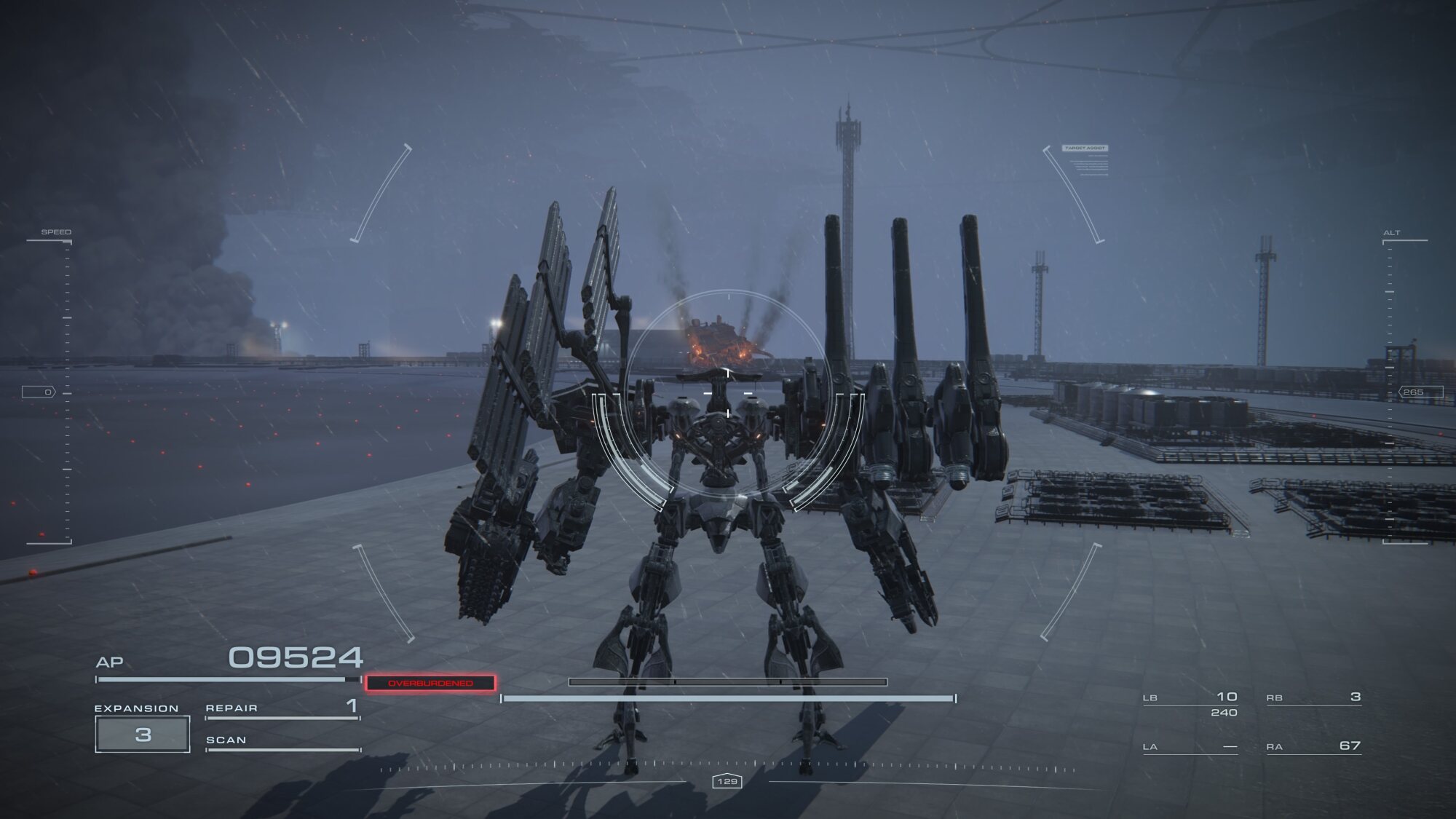Click the red Overburdened warning label
The width and height of the screenshot is (1456, 819).
tap(430, 683)
